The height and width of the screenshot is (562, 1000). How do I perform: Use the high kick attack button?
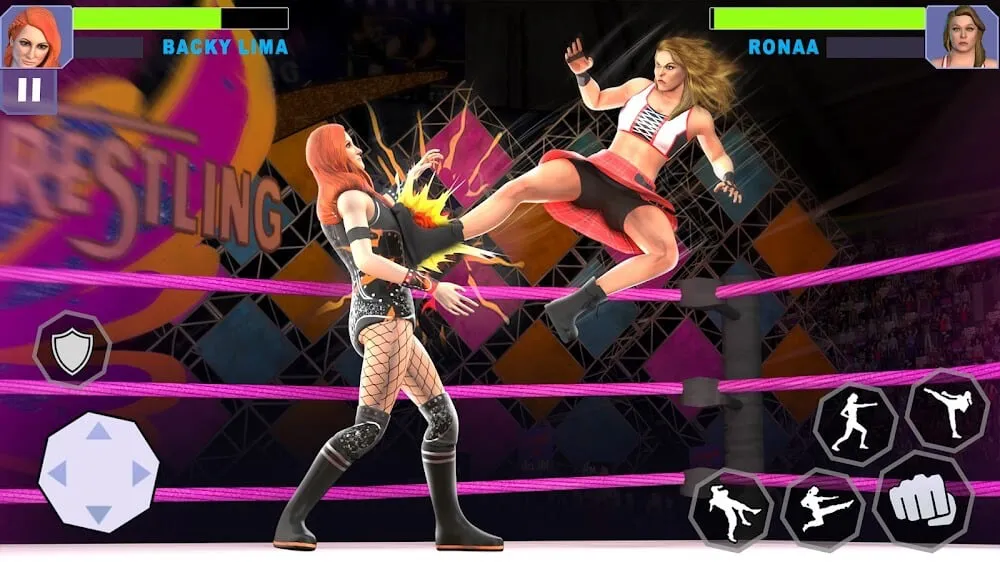pyautogui.click(x=946, y=410)
